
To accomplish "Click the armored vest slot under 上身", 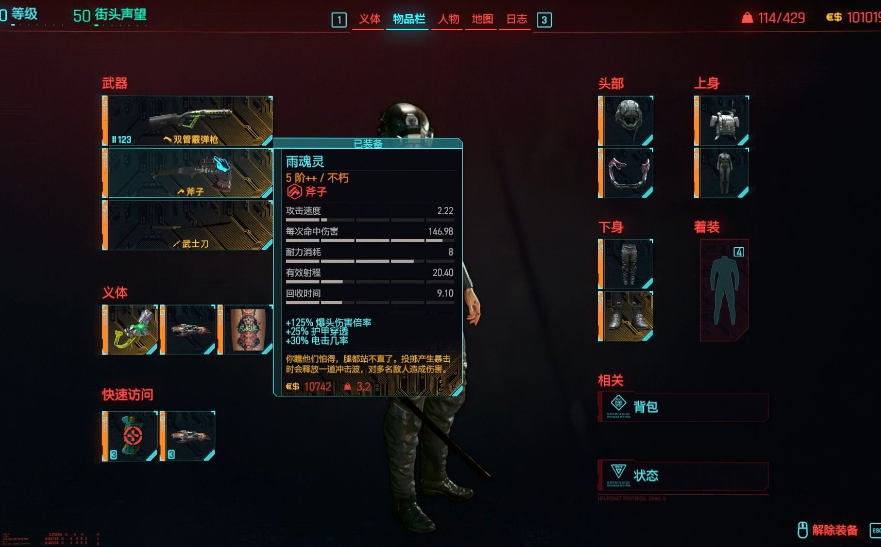I will (x=724, y=121).
